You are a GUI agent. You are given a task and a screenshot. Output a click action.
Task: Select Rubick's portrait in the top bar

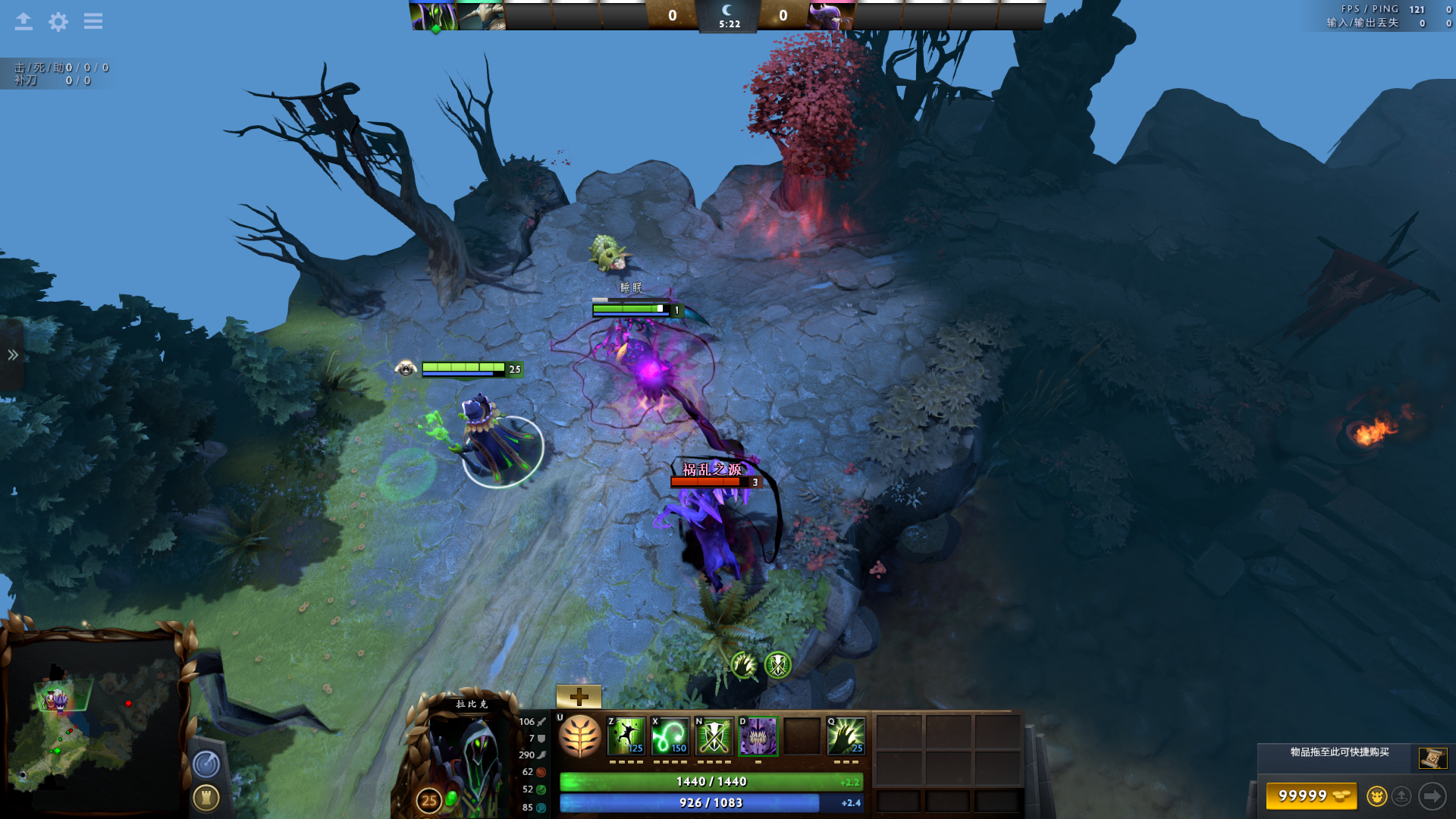tap(434, 15)
